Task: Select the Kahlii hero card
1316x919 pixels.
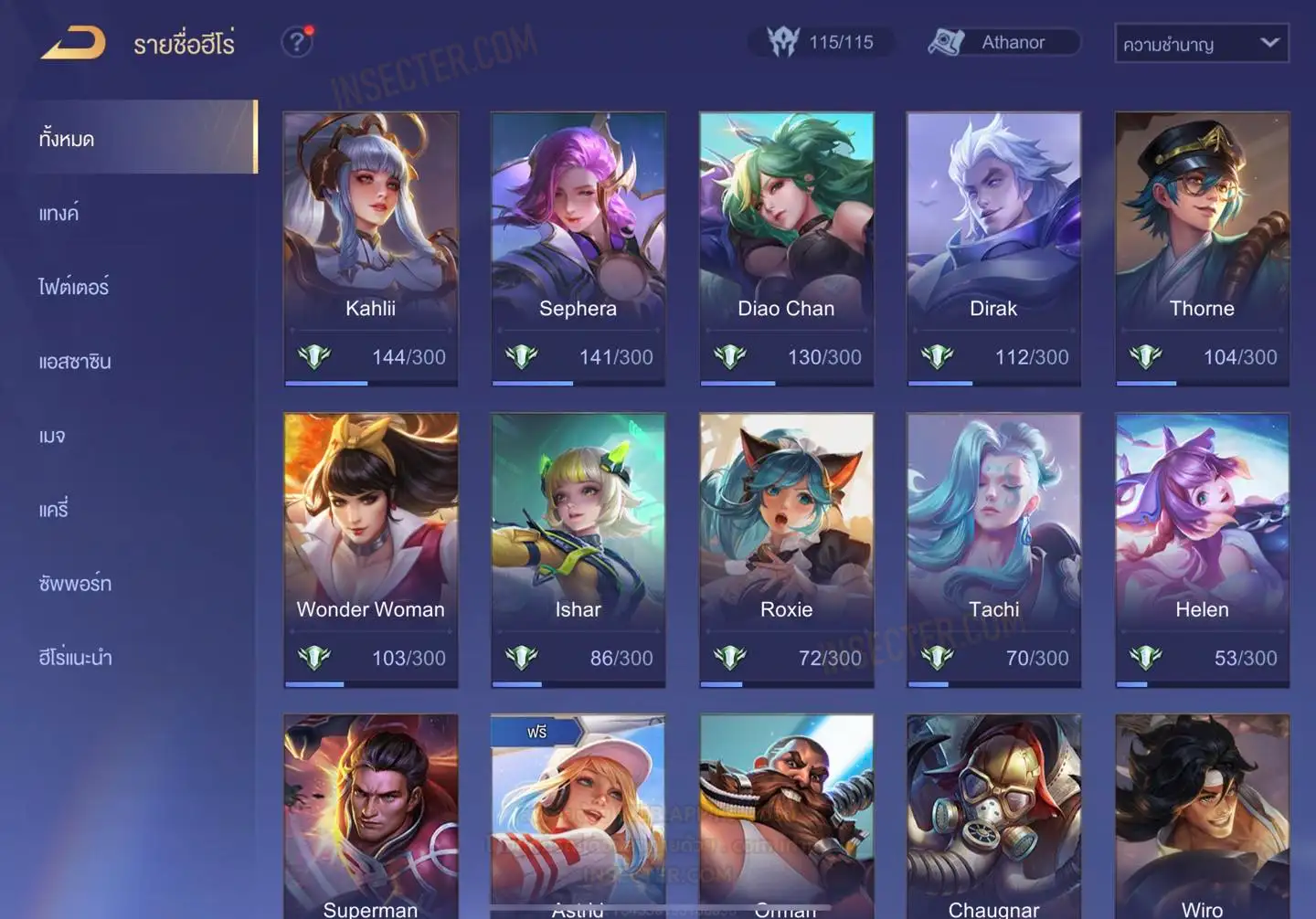Action: (x=370, y=248)
